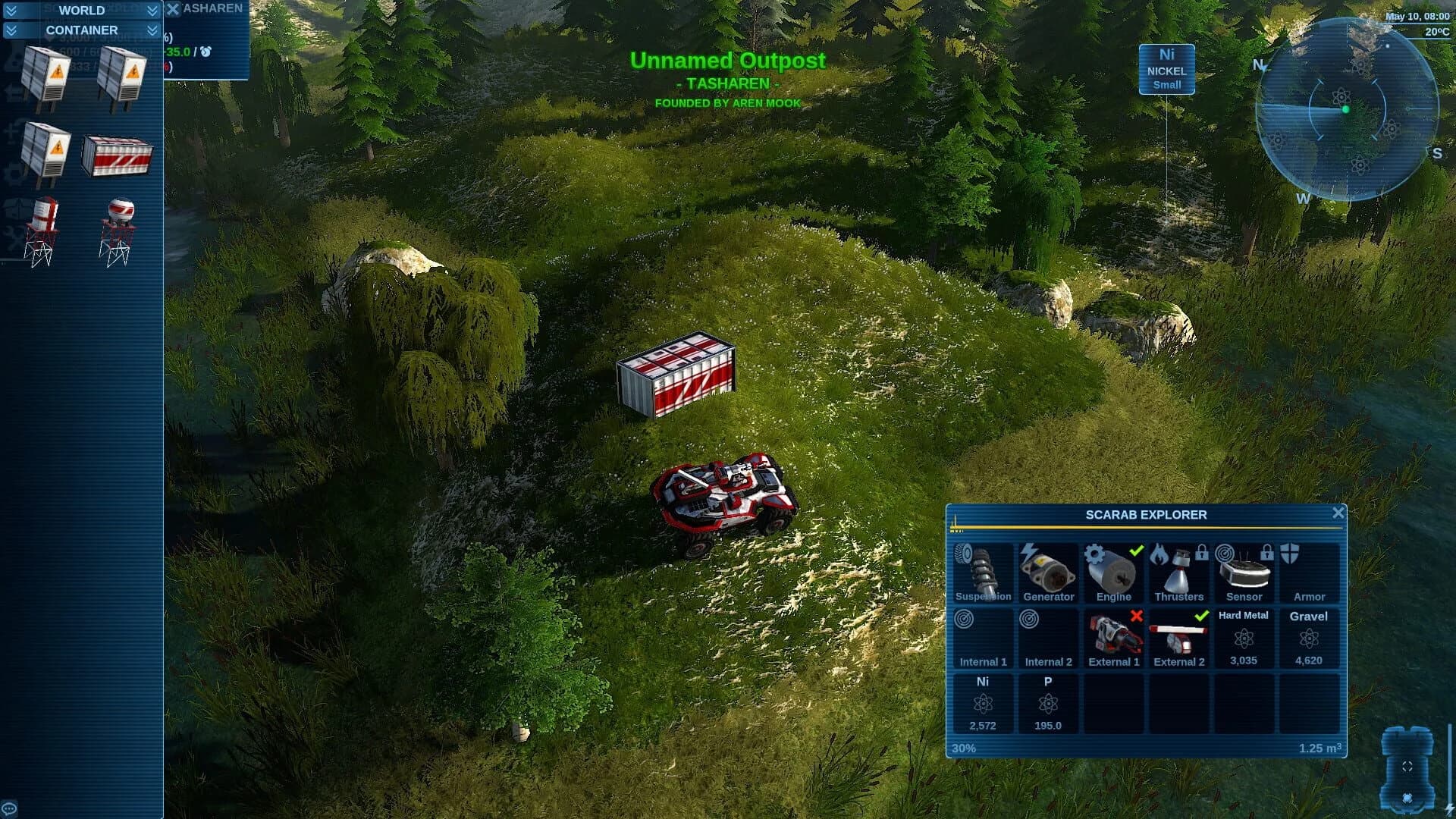Open the CONTAINER category tab
The height and width of the screenshot is (819, 1456).
81,30
